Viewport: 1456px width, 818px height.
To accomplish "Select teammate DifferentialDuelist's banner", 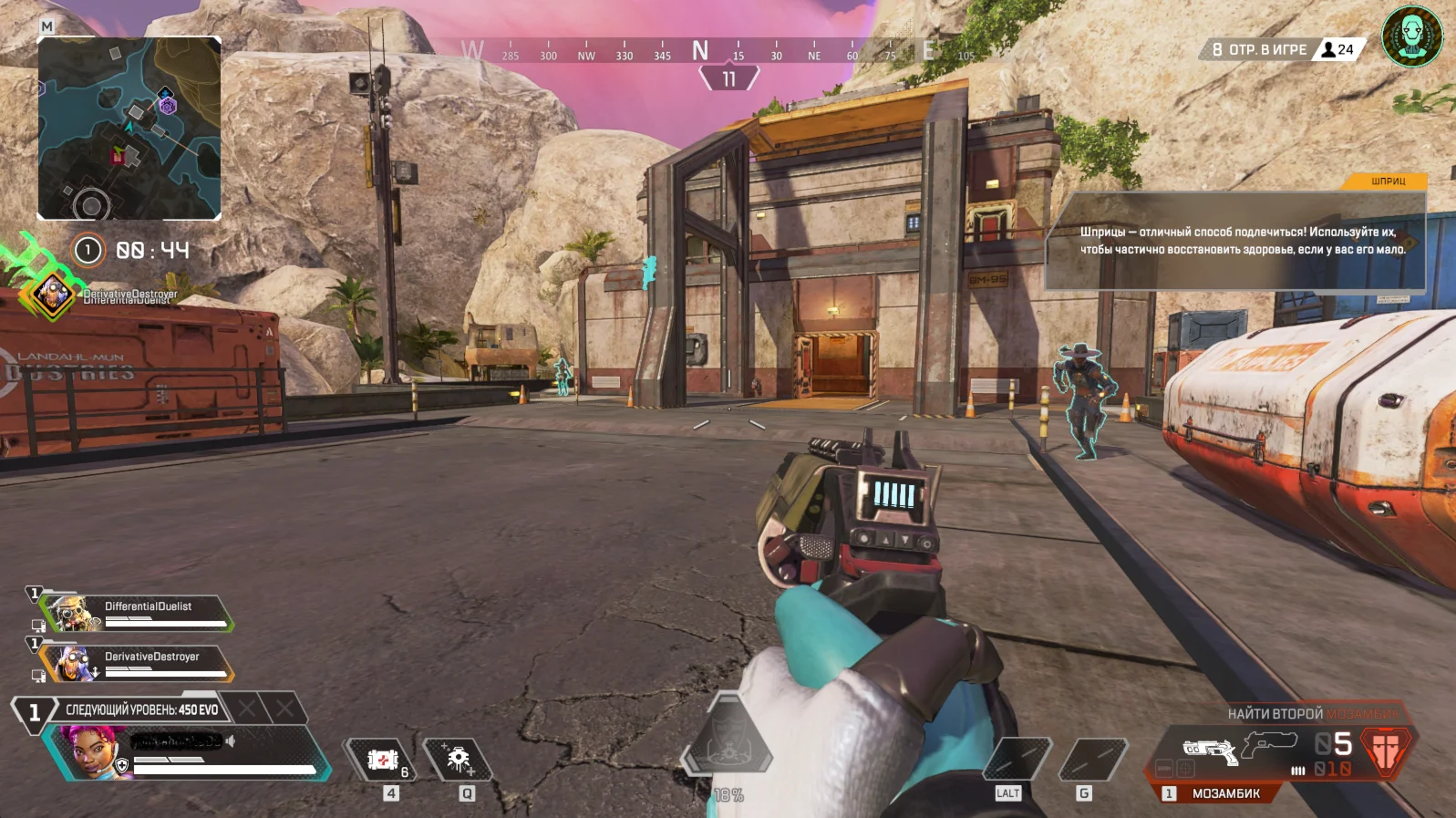I will [137, 613].
